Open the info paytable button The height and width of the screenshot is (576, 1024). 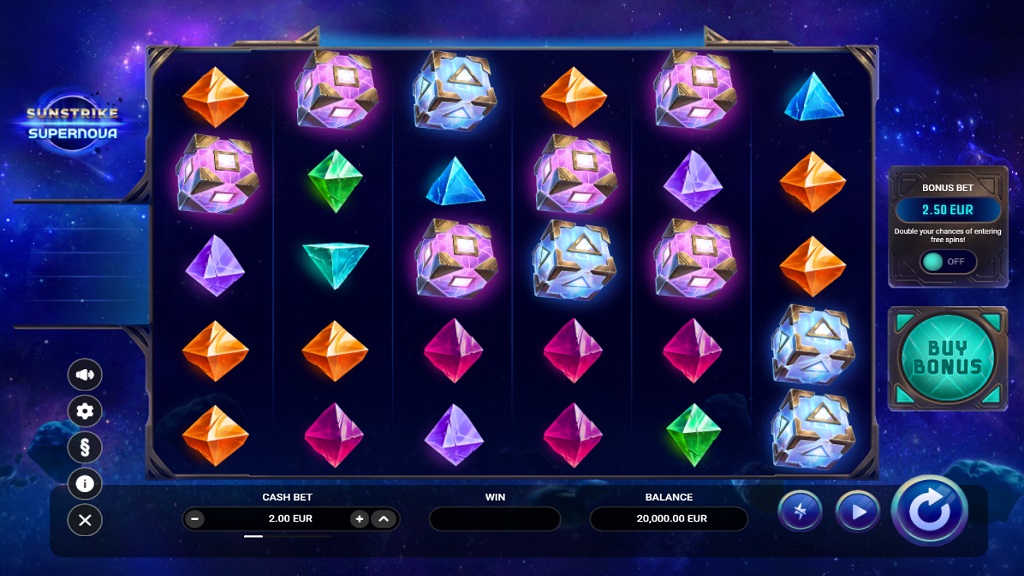[x=85, y=484]
